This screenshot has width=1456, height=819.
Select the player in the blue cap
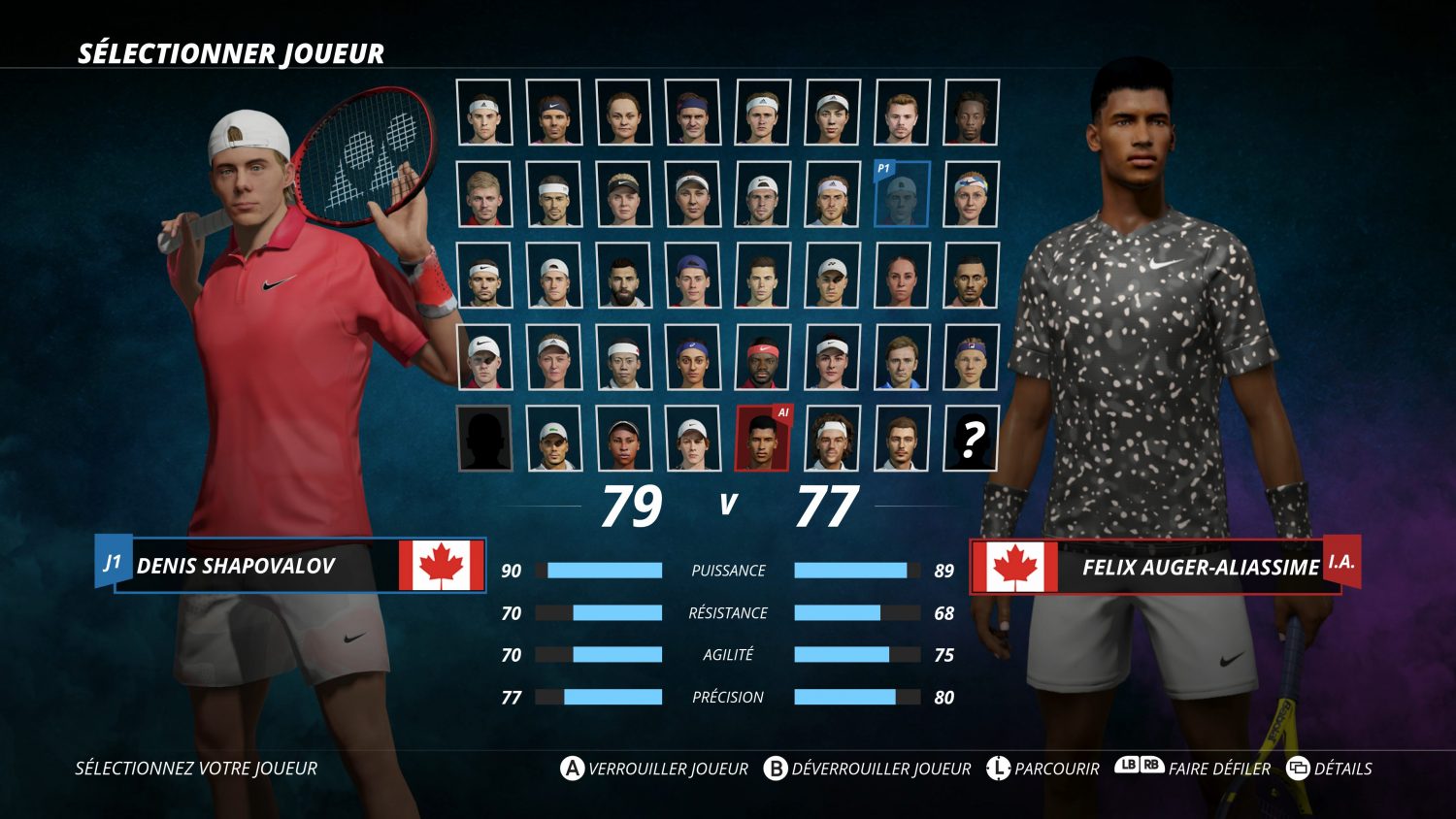[x=693, y=276]
